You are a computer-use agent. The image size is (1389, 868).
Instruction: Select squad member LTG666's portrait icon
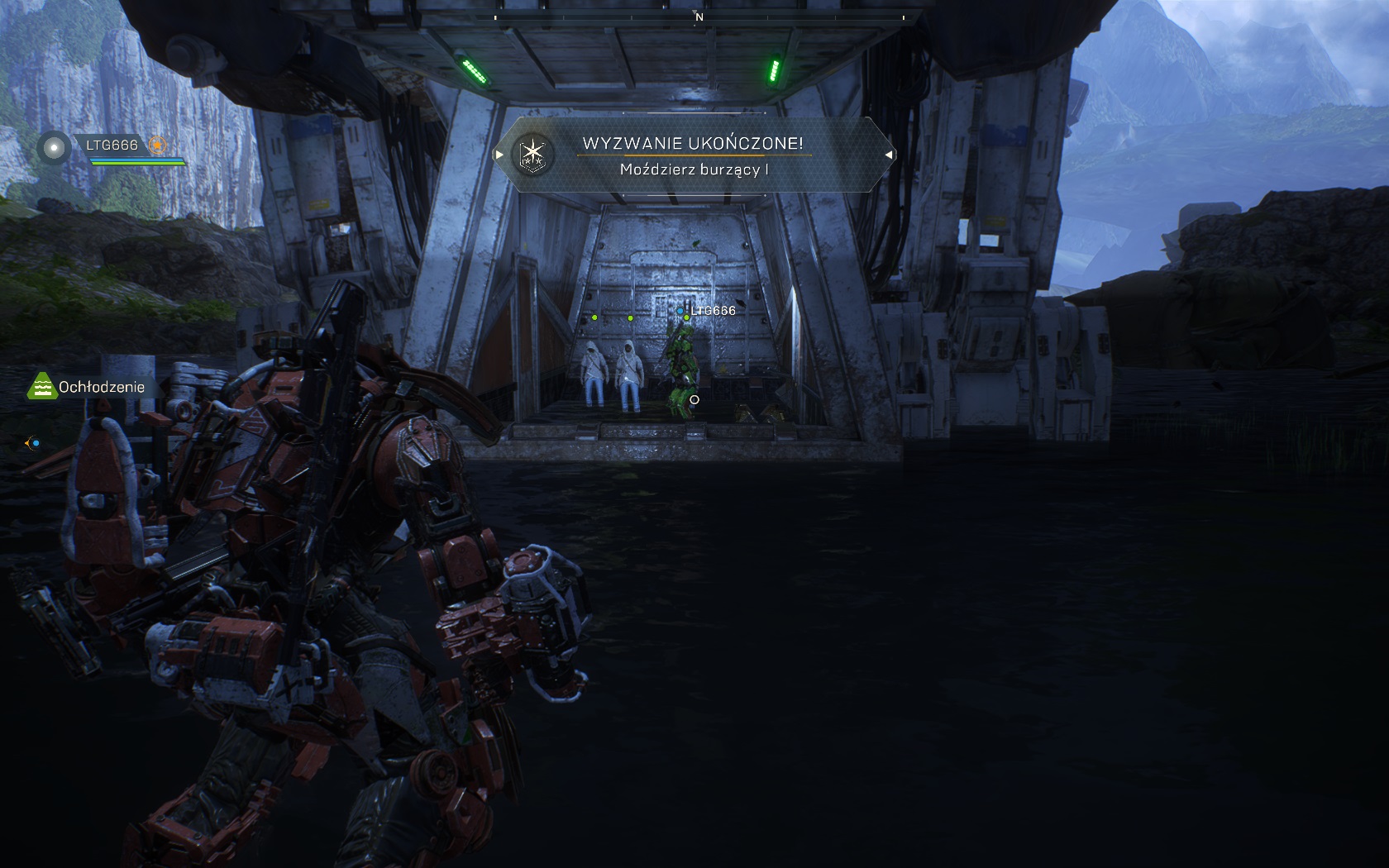pos(55,148)
